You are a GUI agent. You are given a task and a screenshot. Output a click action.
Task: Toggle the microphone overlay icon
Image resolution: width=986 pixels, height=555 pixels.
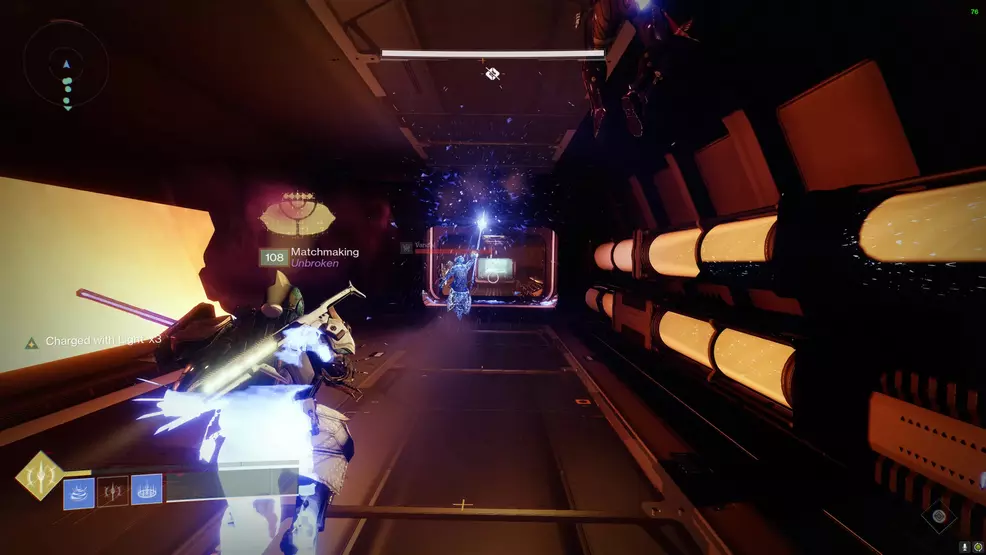964,547
